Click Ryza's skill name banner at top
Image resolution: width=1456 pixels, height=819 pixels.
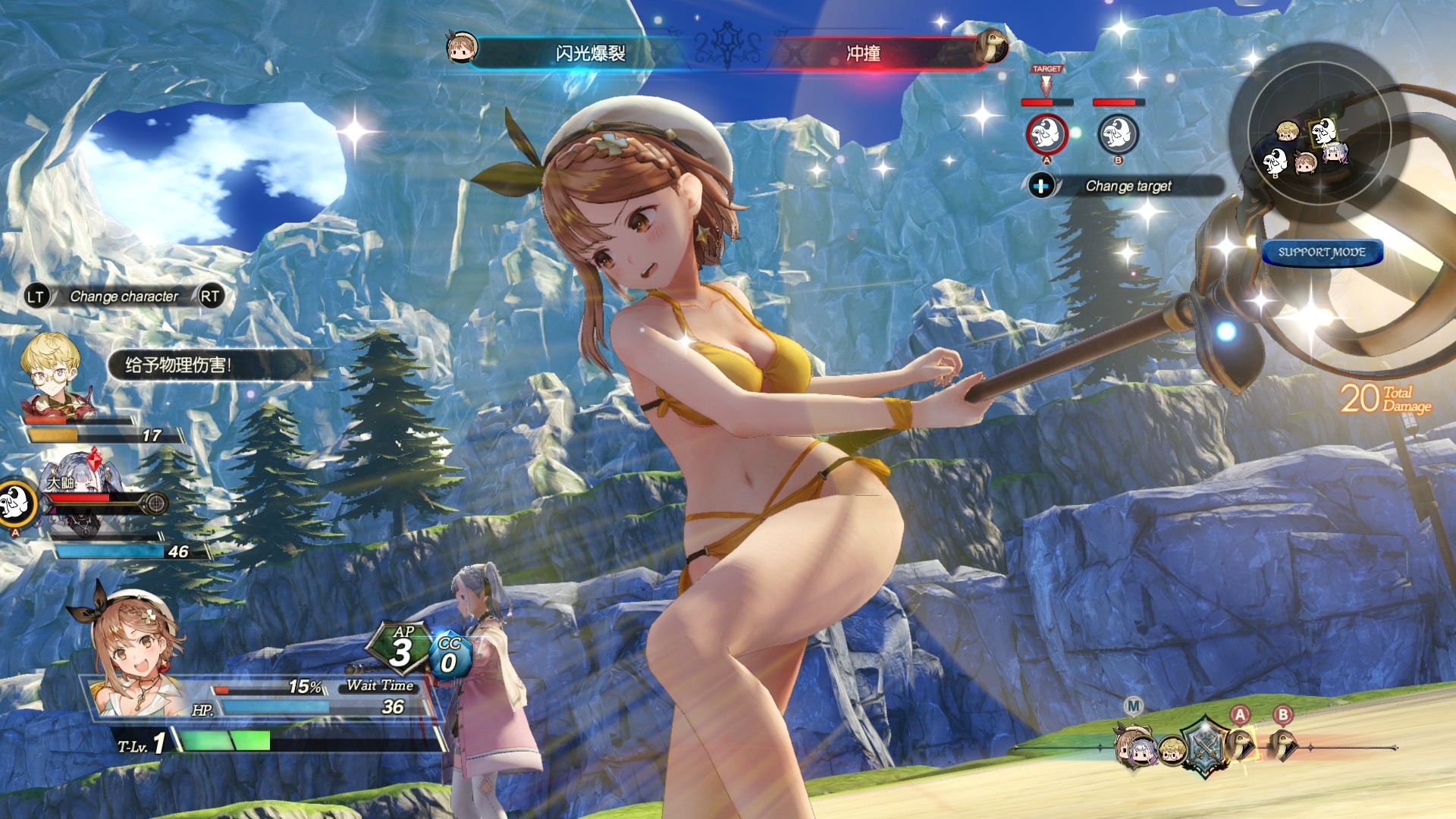(x=590, y=53)
